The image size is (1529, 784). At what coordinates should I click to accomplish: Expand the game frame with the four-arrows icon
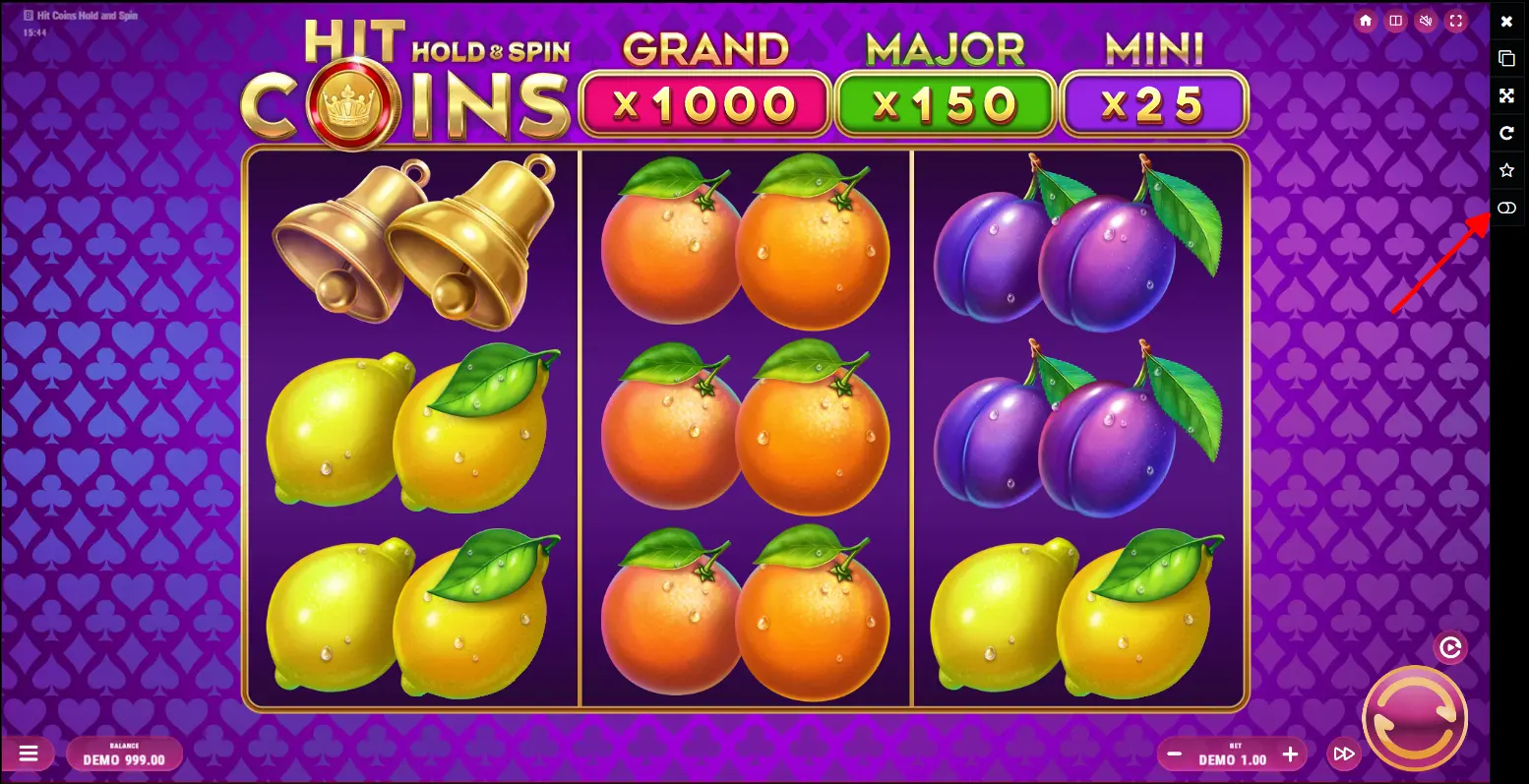pos(1506,95)
